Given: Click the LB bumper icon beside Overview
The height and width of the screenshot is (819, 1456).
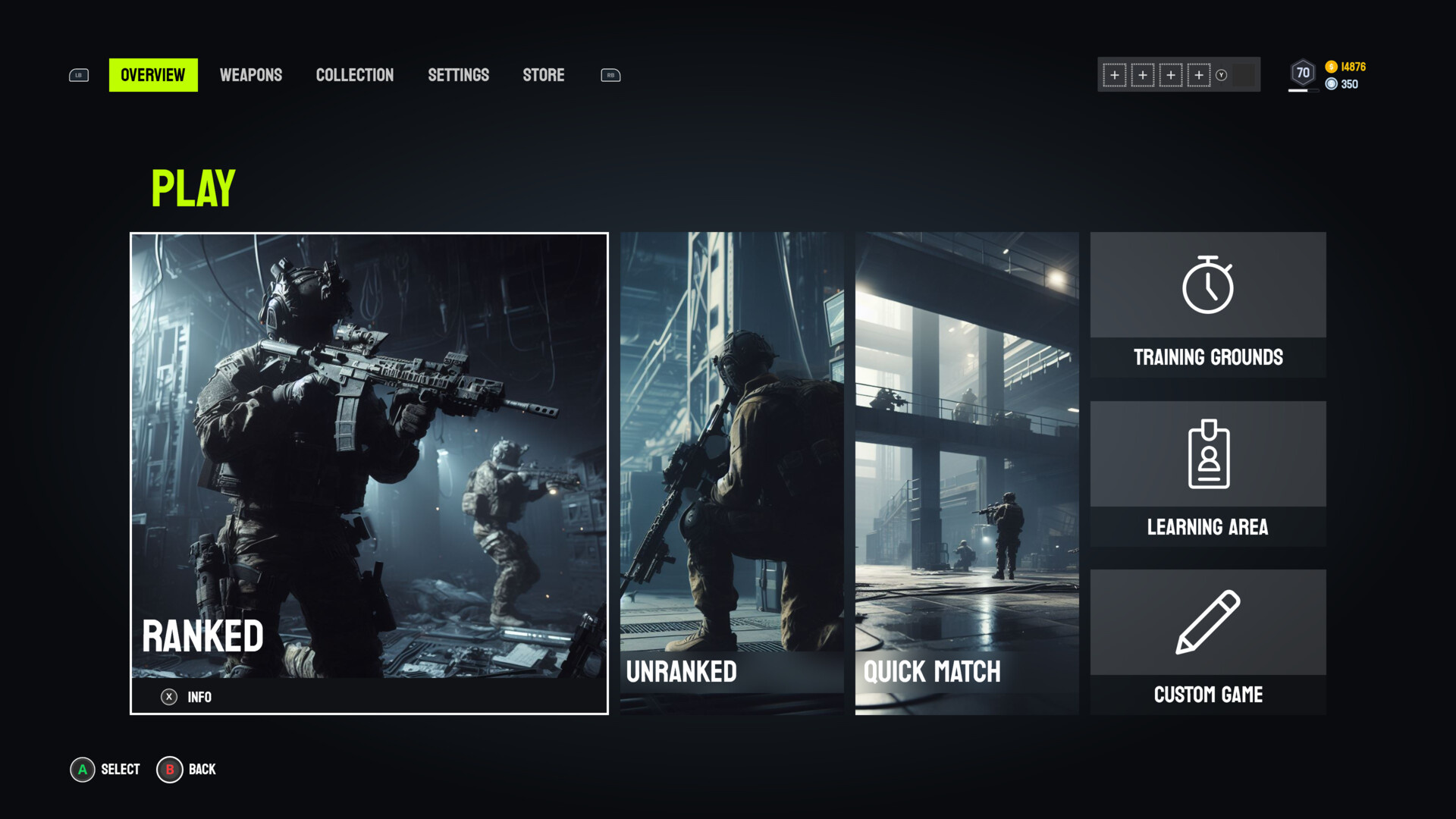Looking at the screenshot, I should click(78, 74).
